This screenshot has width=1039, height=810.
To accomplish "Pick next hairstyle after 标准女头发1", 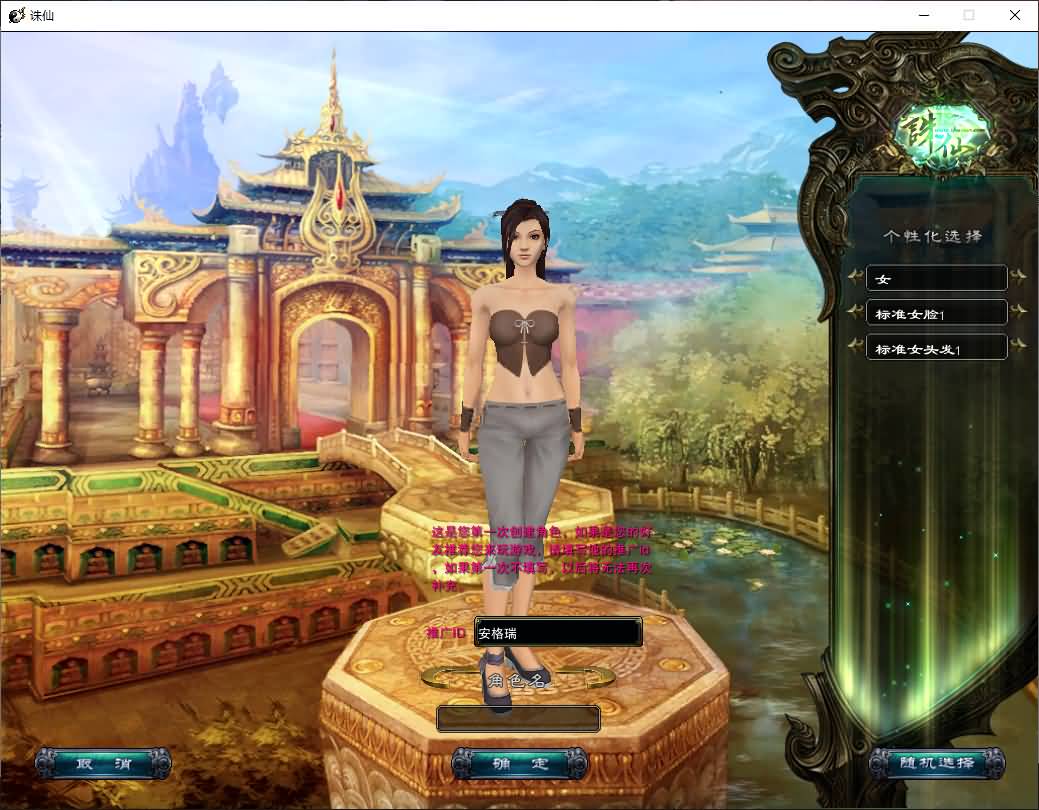I will 1018,347.
